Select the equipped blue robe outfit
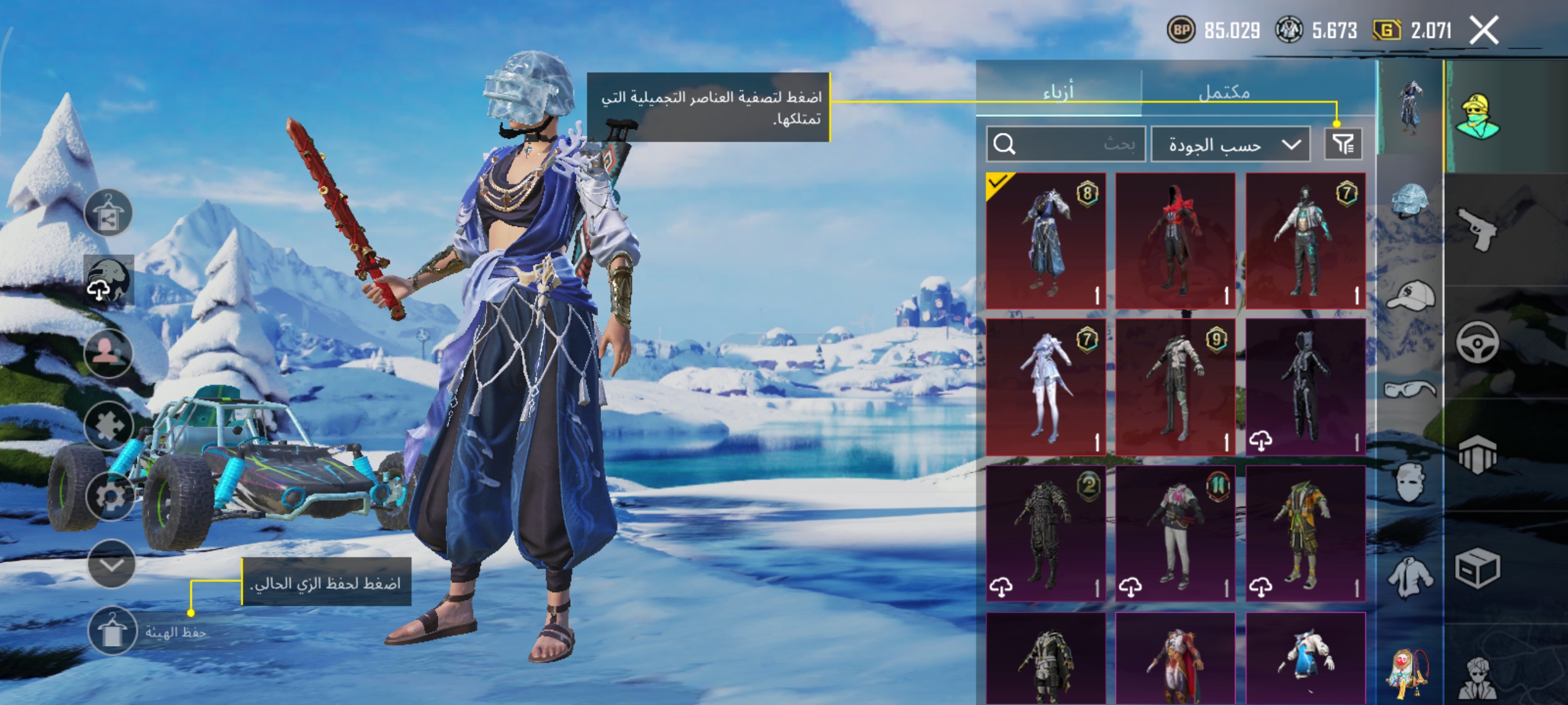 click(1046, 241)
